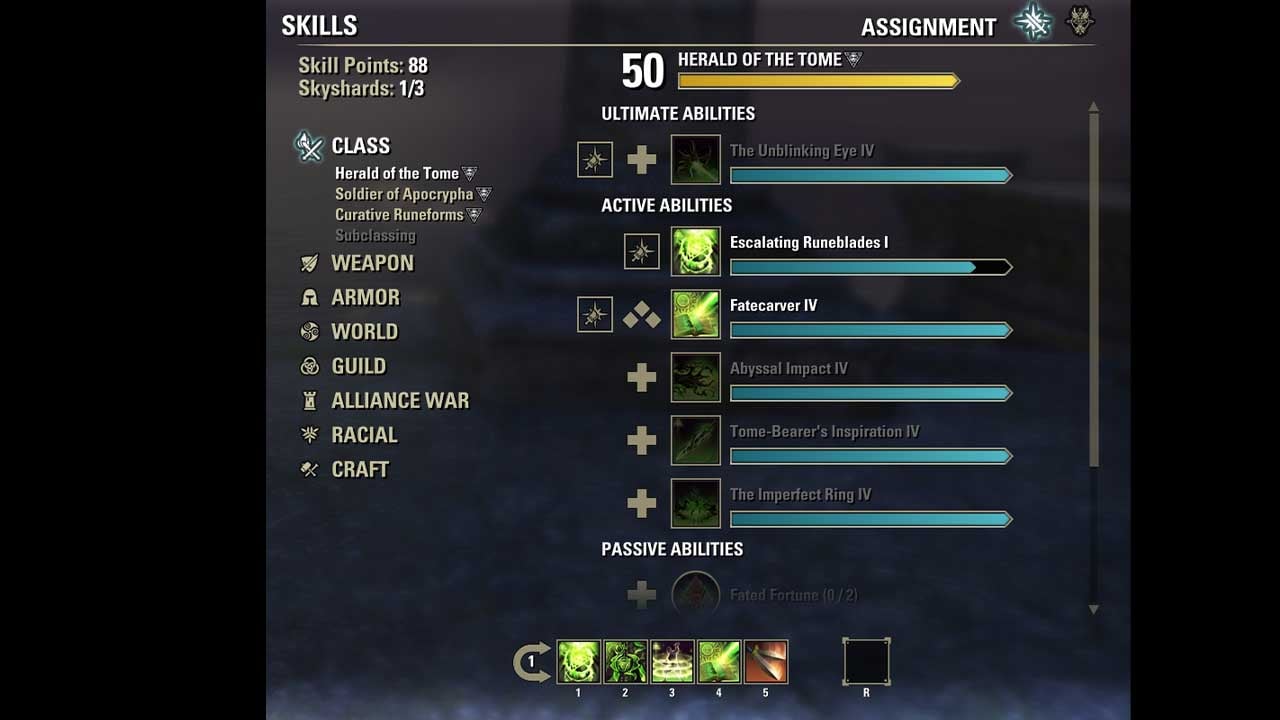The image size is (1280, 720).
Task: Choose the Guild skill category
Action: pyautogui.click(x=358, y=366)
